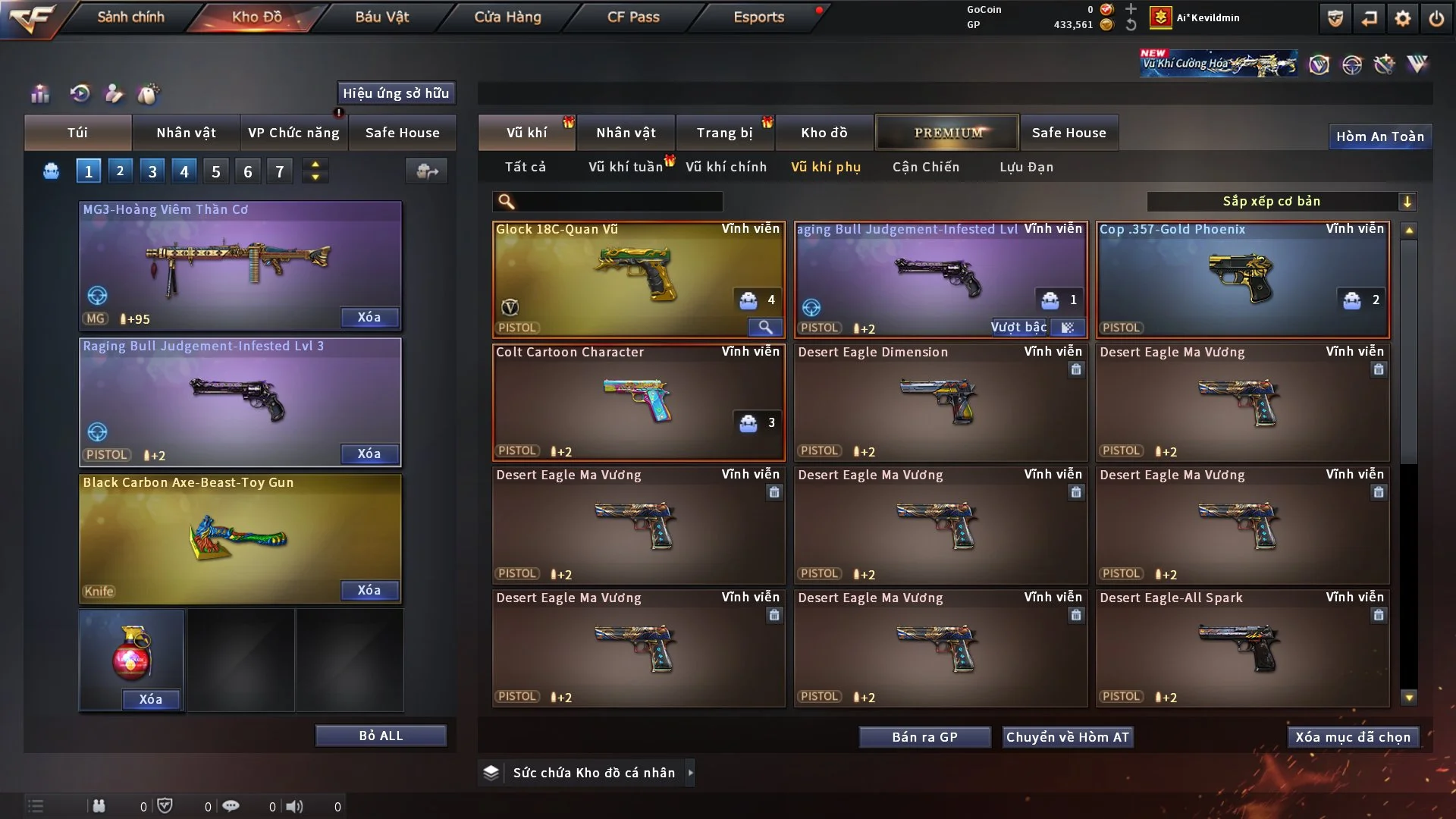The image size is (1456, 819).
Task: Open the Sảnh chính lobby tab
Action: click(130, 17)
